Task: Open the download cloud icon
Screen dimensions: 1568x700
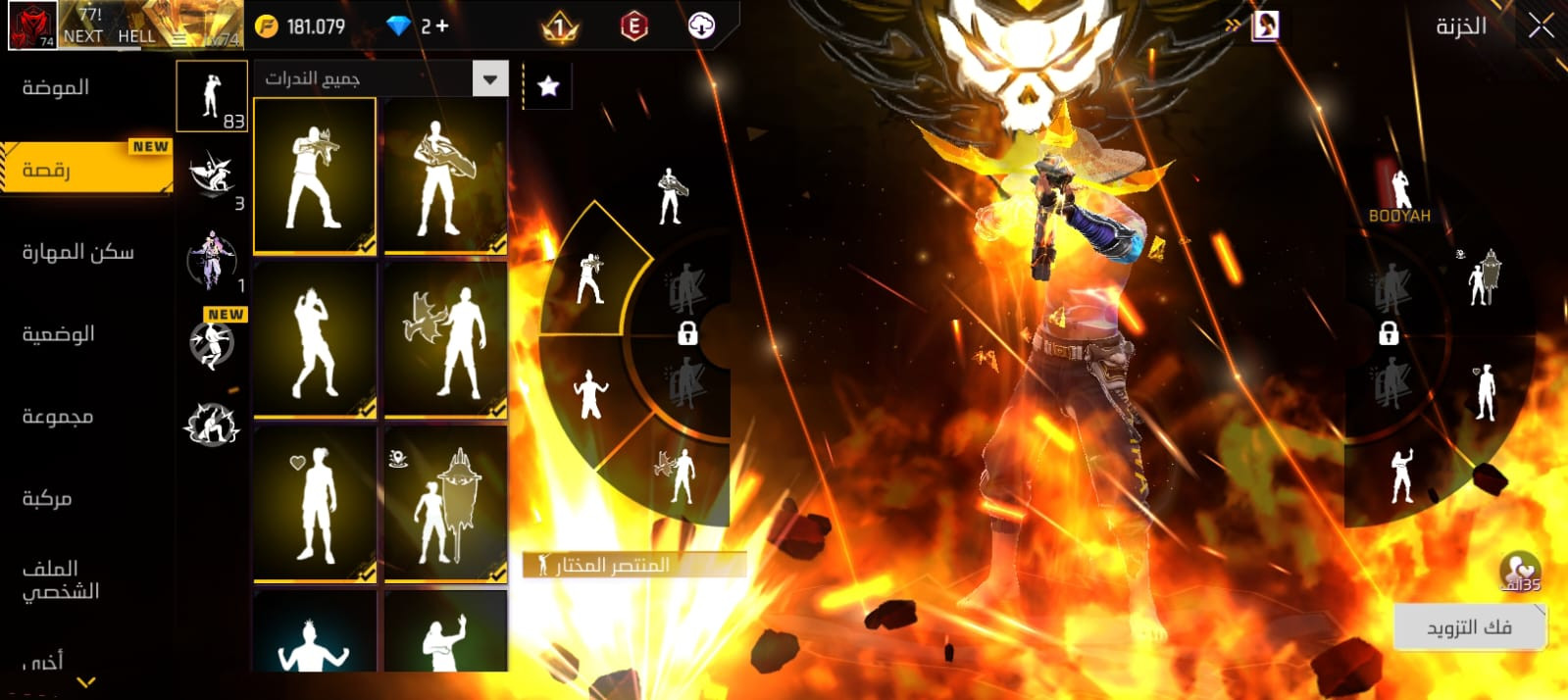Action: (701, 26)
